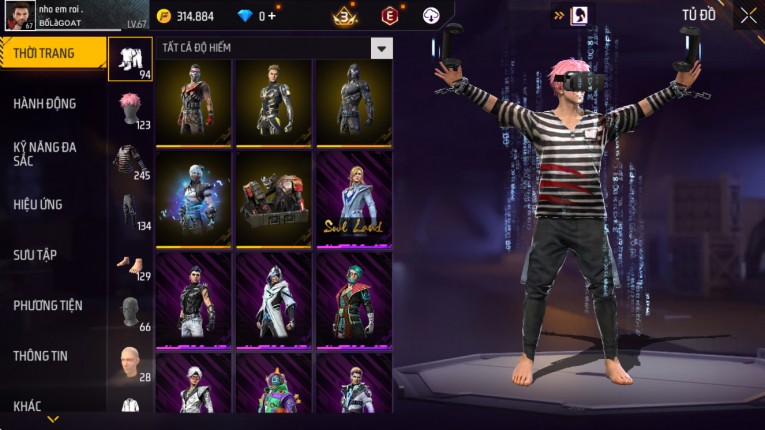Open the SƯU TẬP tab
This screenshot has width=765, height=430.
[35, 255]
